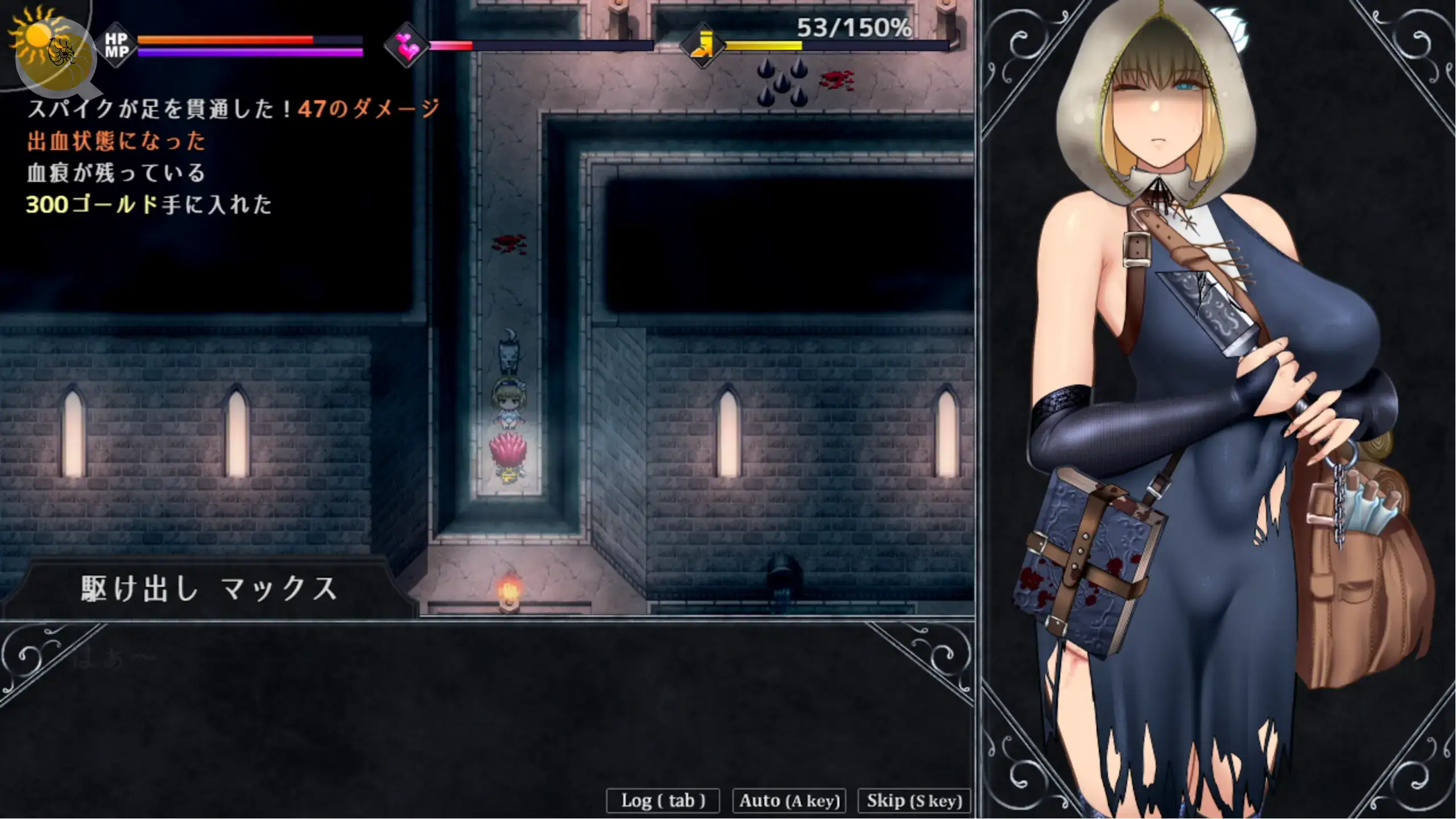Viewport: 1456px width, 819px height.
Task: Open the dialogue Log
Action: coord(663,801)
